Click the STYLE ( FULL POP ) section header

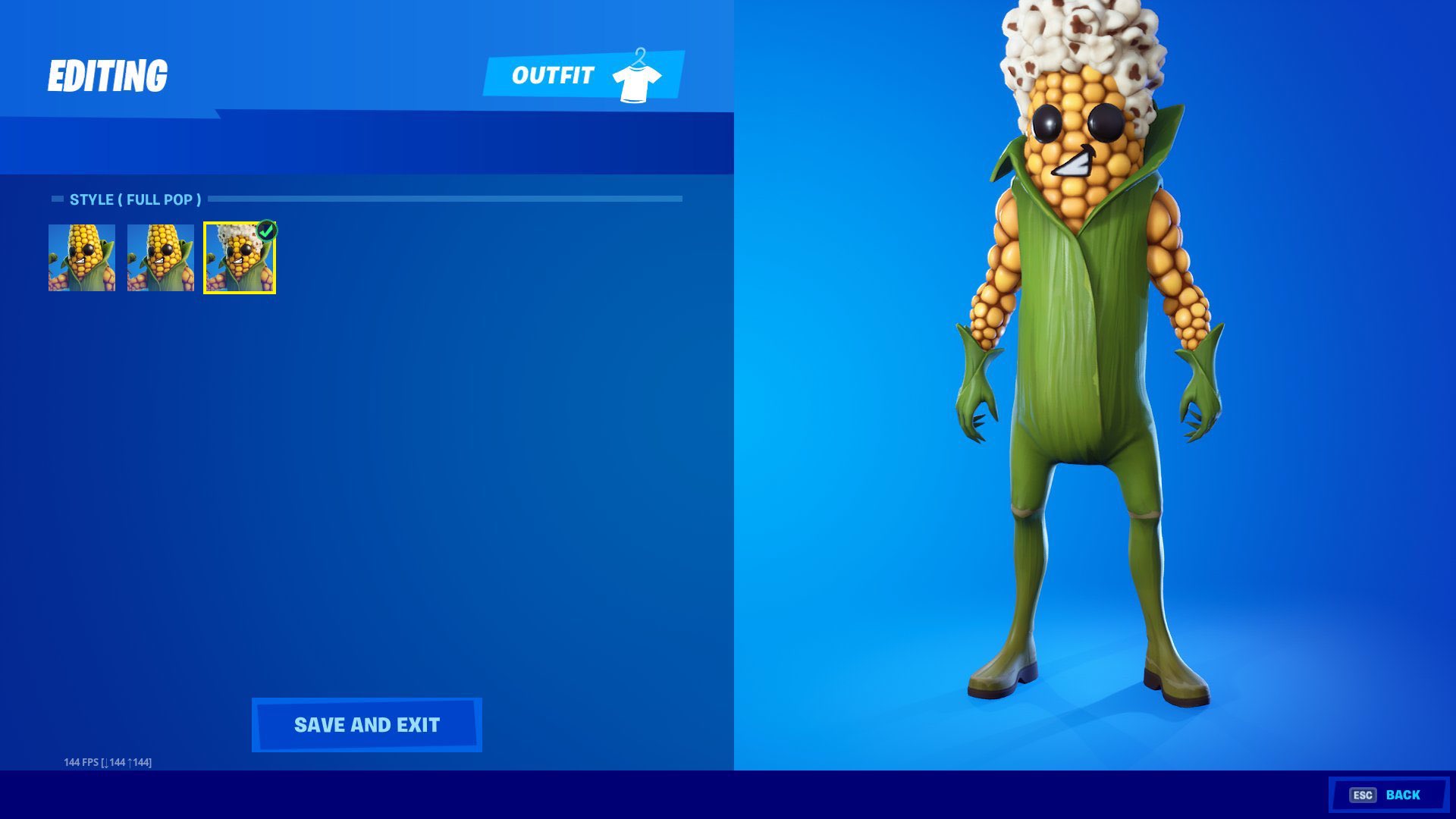pos(135,199)
